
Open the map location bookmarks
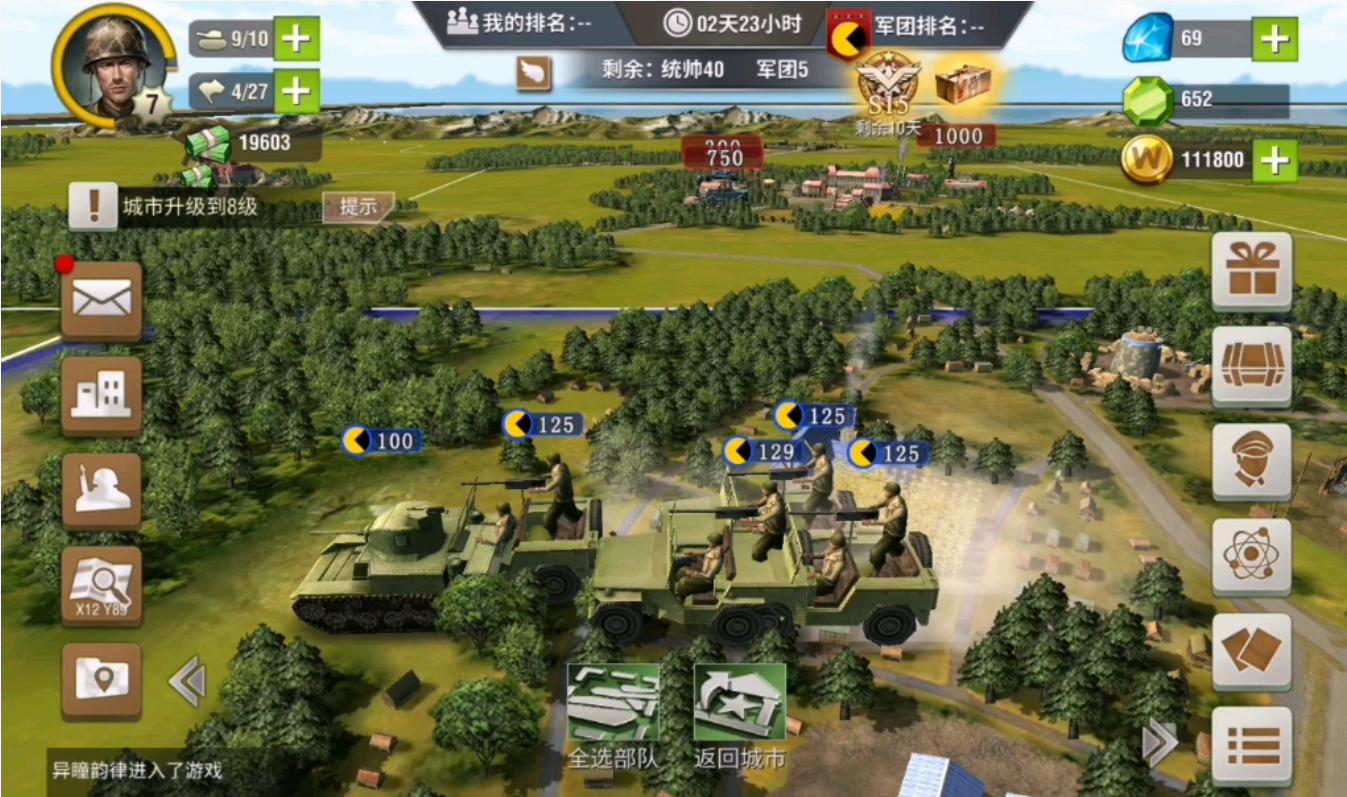pyautogui.click(x=101, y=680)
